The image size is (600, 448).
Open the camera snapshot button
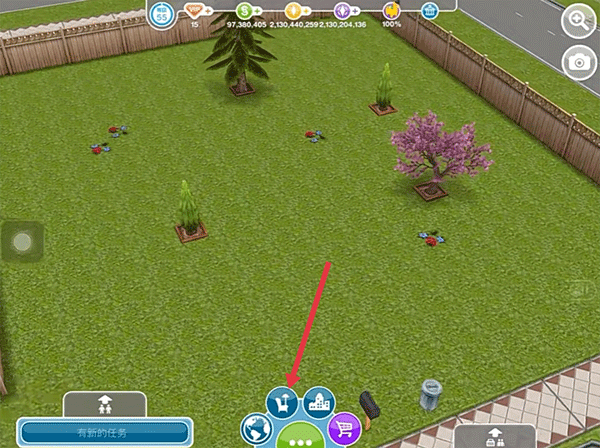(x=578, y=62)
